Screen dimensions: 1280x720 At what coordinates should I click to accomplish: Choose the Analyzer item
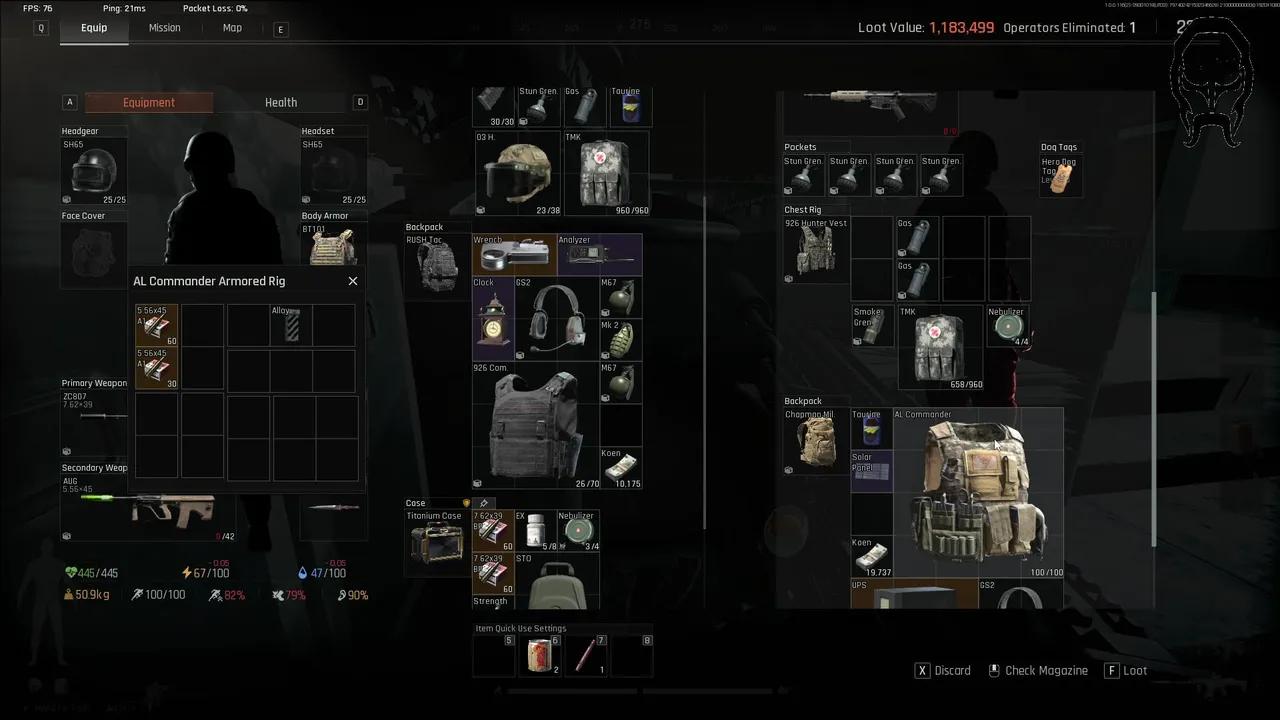599,256
